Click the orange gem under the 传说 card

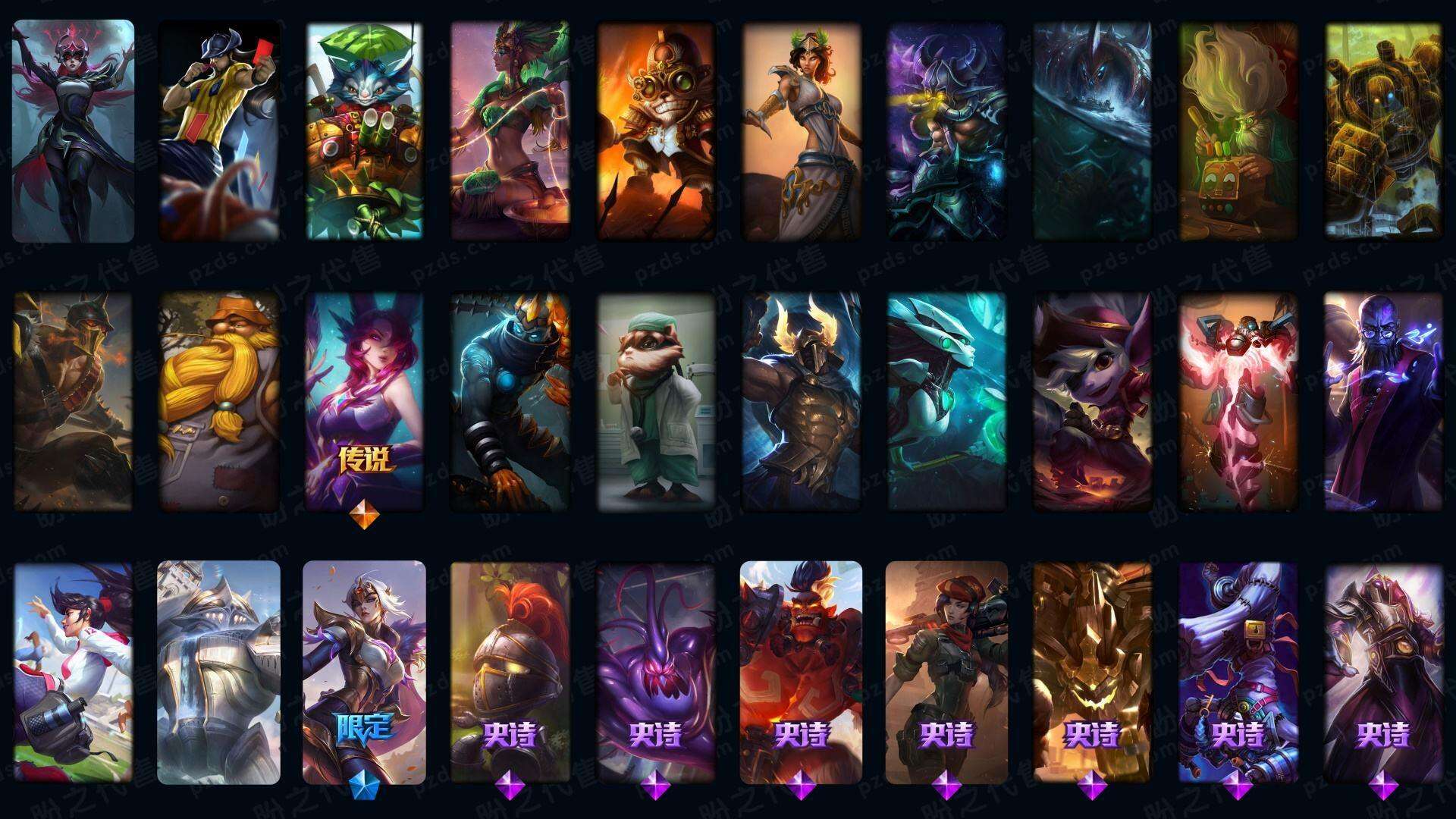365,517
